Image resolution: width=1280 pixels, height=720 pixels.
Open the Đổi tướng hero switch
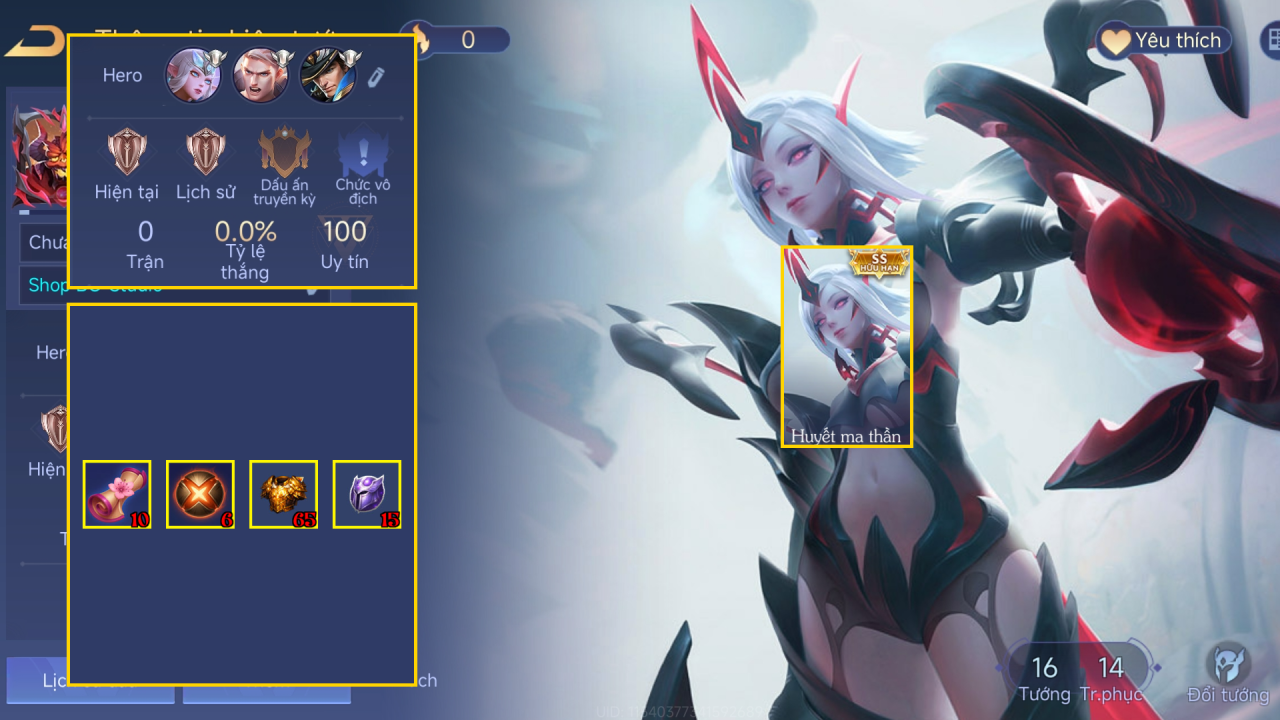1227,673
